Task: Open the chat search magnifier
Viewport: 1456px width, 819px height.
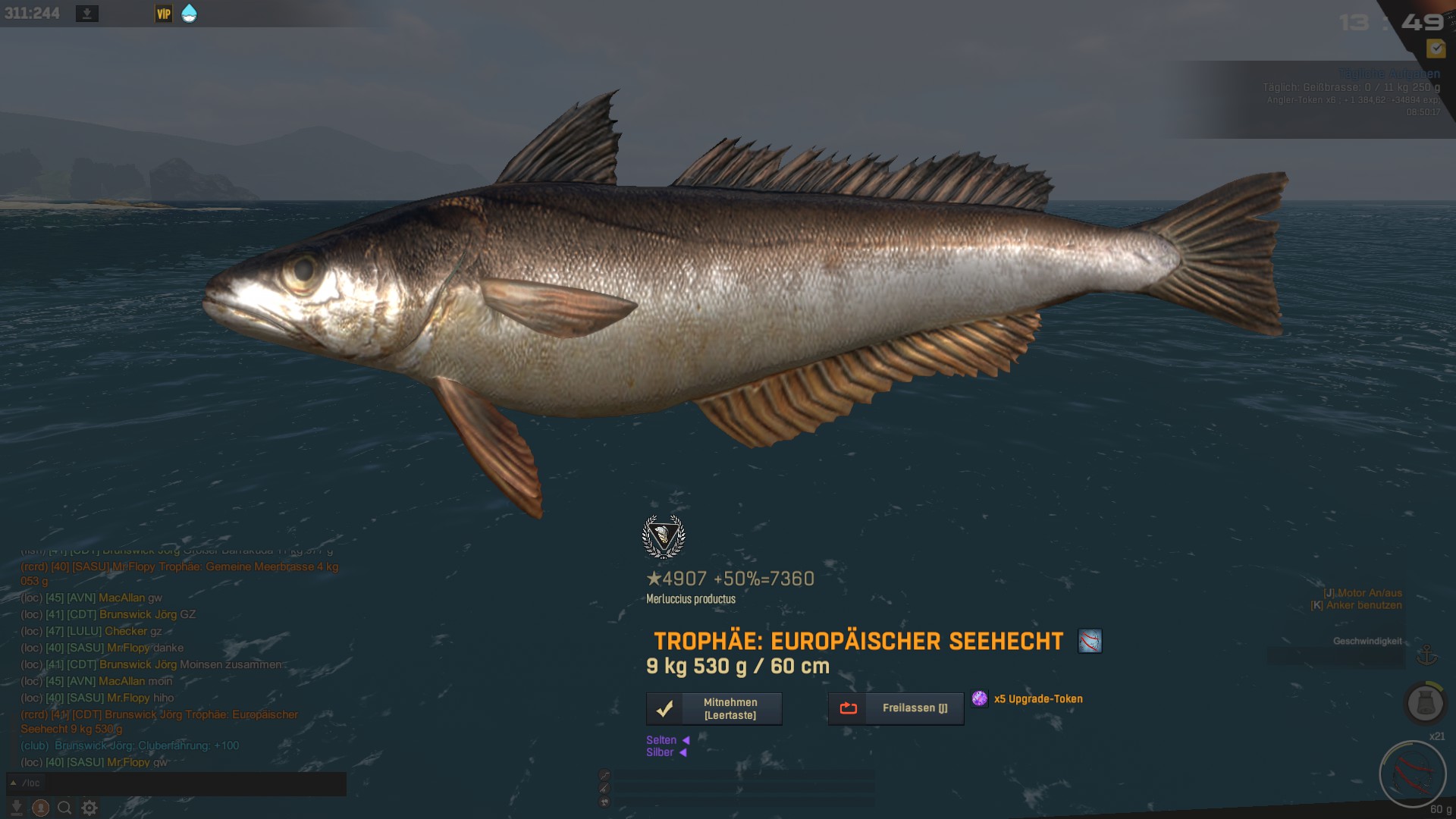Action: pyautogui.click(x=65, y=808)
